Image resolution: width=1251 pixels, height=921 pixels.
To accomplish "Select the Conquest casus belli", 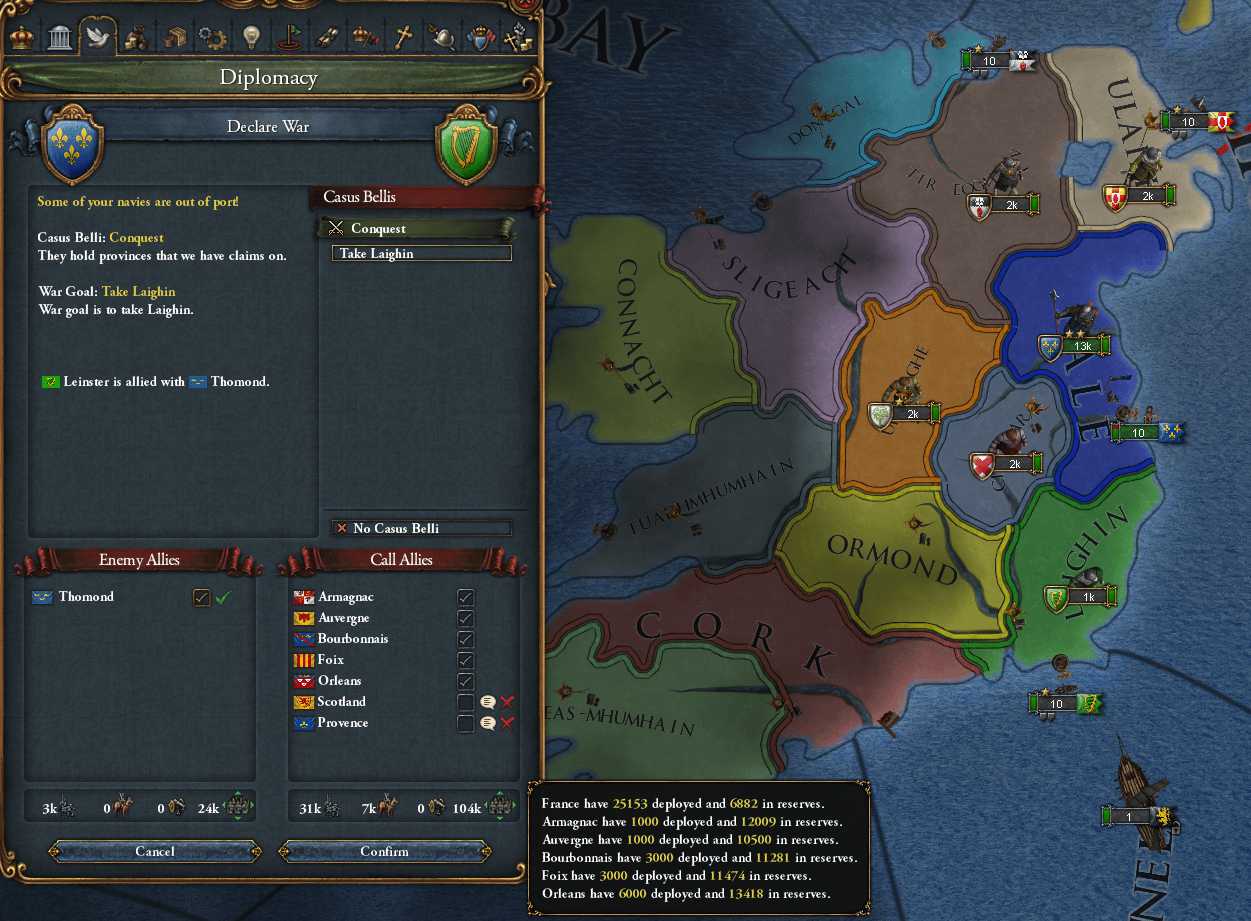I will pyautogui.click(x=415, y=228).
